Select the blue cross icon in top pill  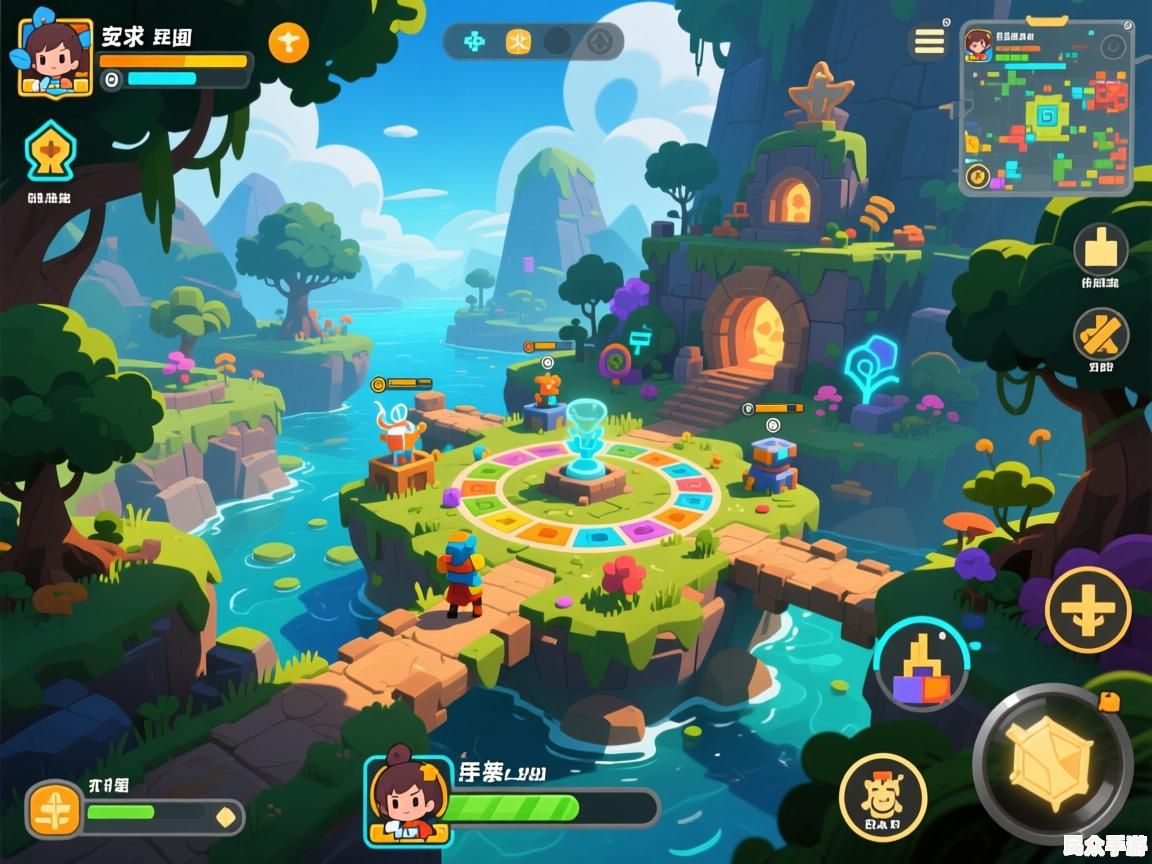coord(475,41)
